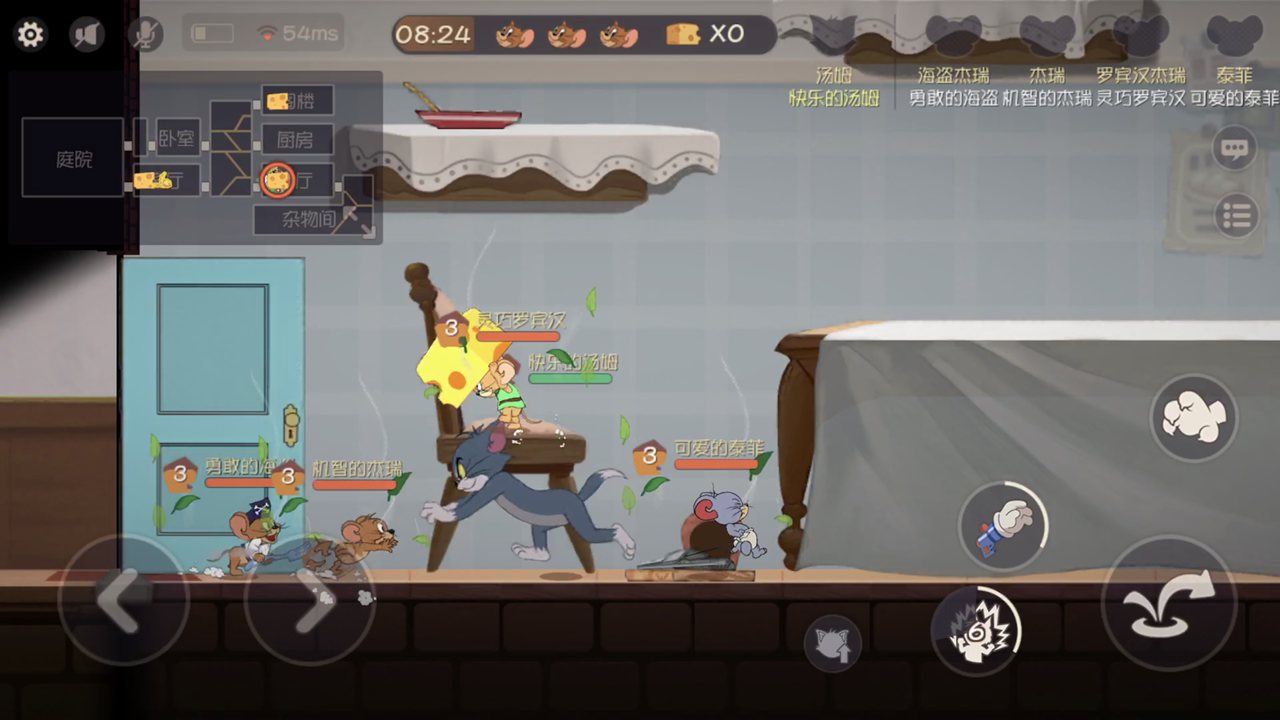Toggle the microphone voice chat icon
Viewport: 1280px width, 720px height.
(x=145, y=35)
